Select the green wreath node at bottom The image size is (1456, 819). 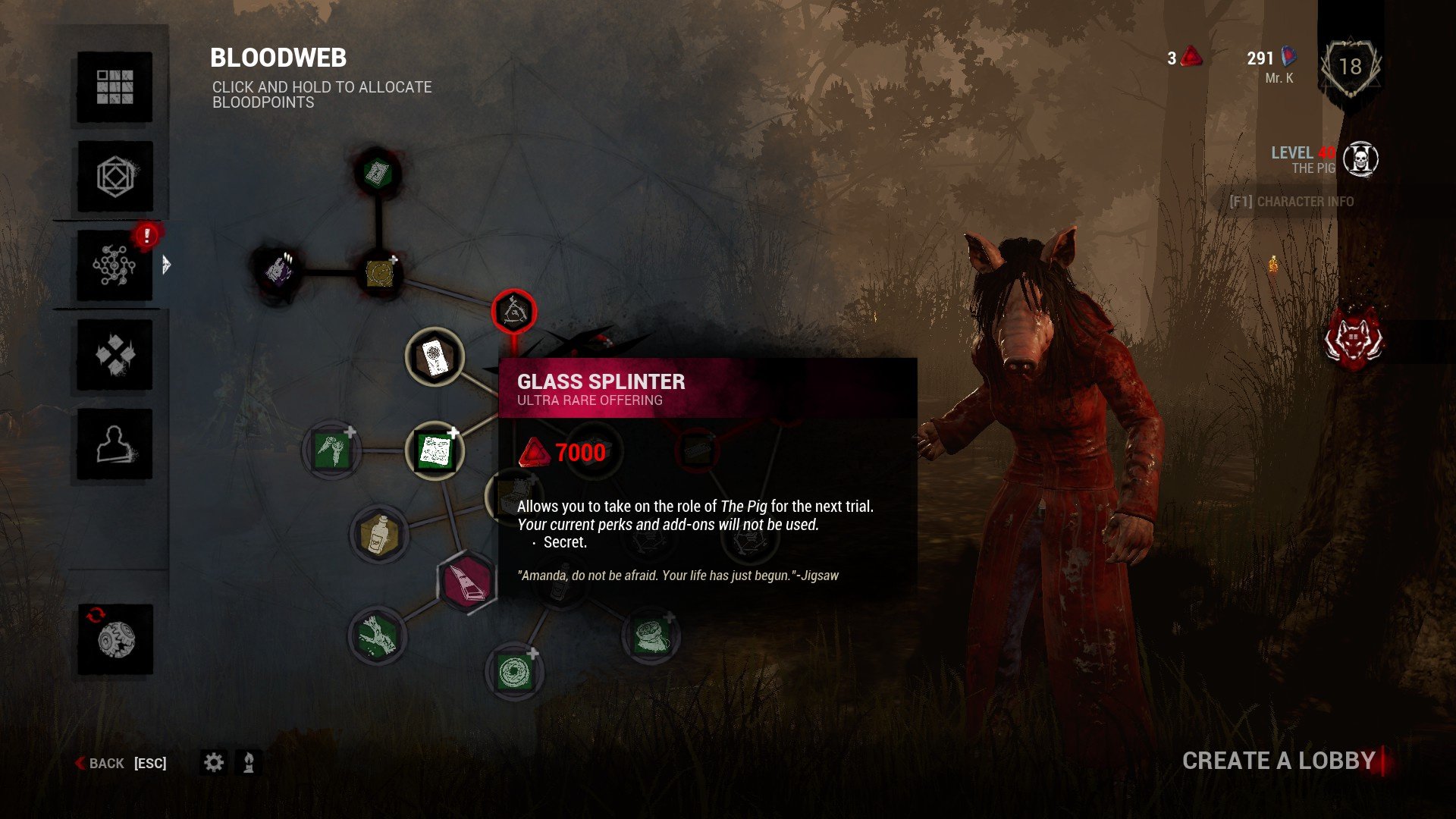514,672
